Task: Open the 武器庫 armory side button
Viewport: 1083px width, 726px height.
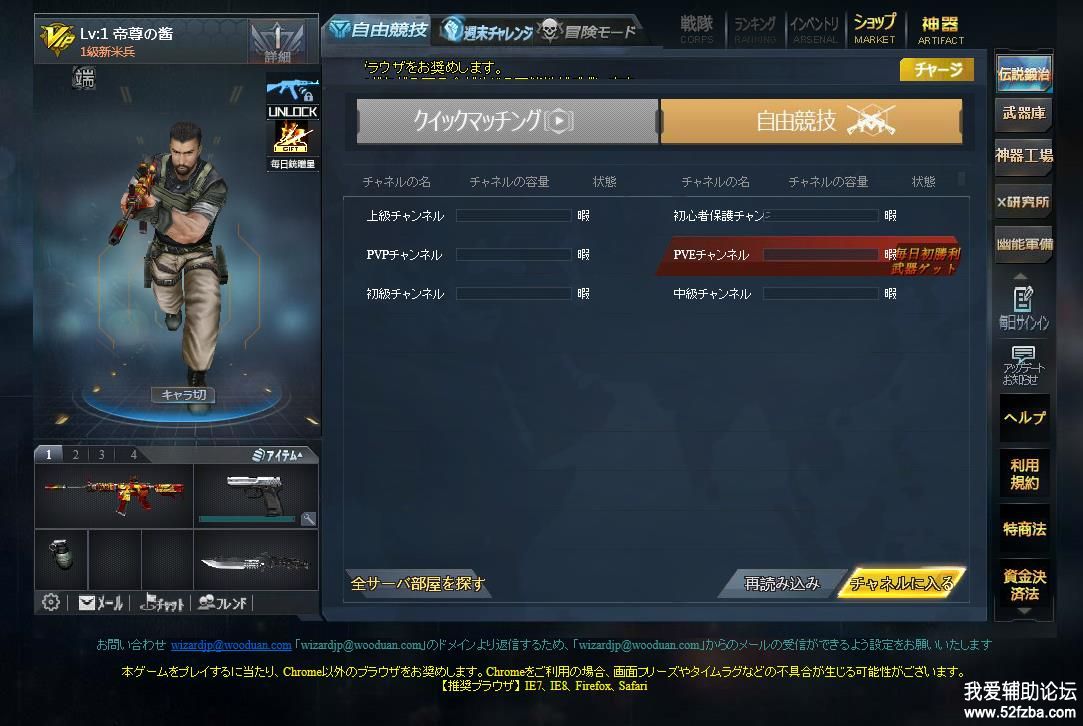Action: [1024, 114]
